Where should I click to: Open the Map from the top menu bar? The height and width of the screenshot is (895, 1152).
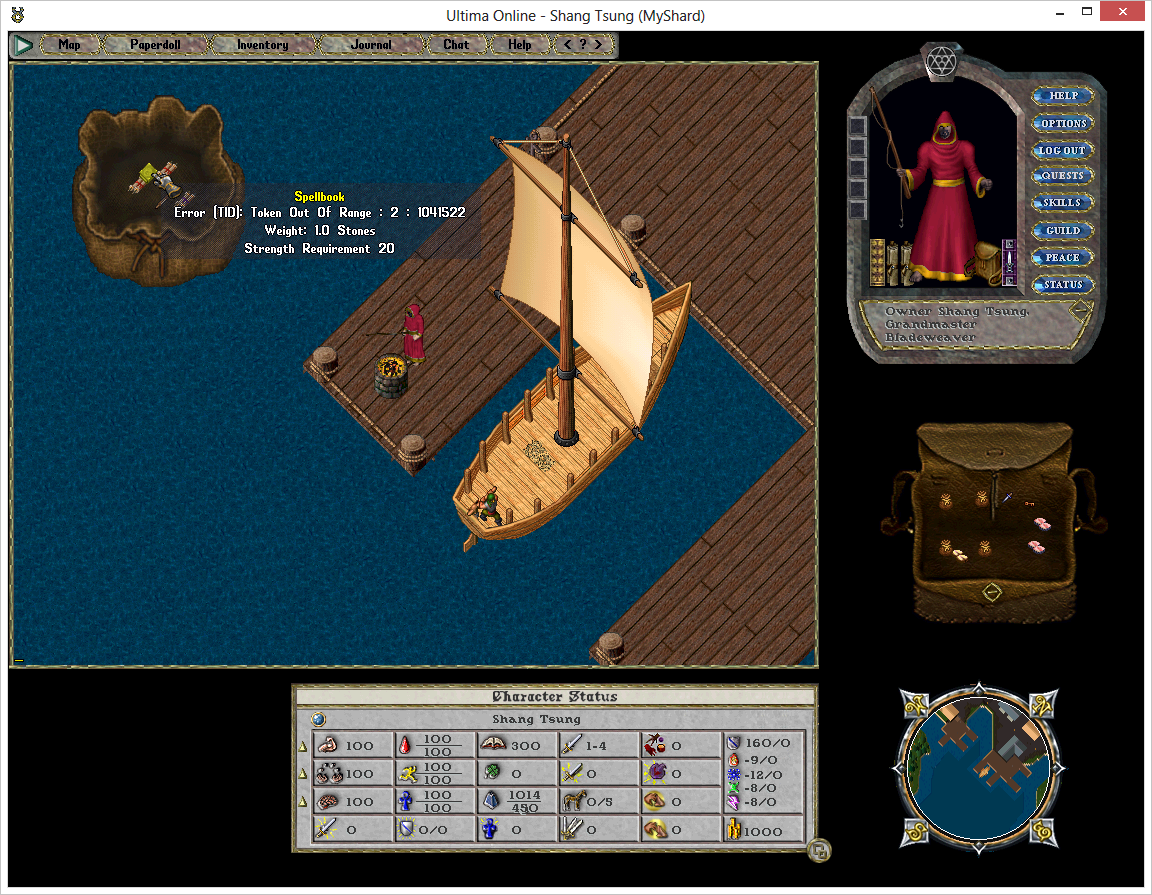(x=69, y=45)
